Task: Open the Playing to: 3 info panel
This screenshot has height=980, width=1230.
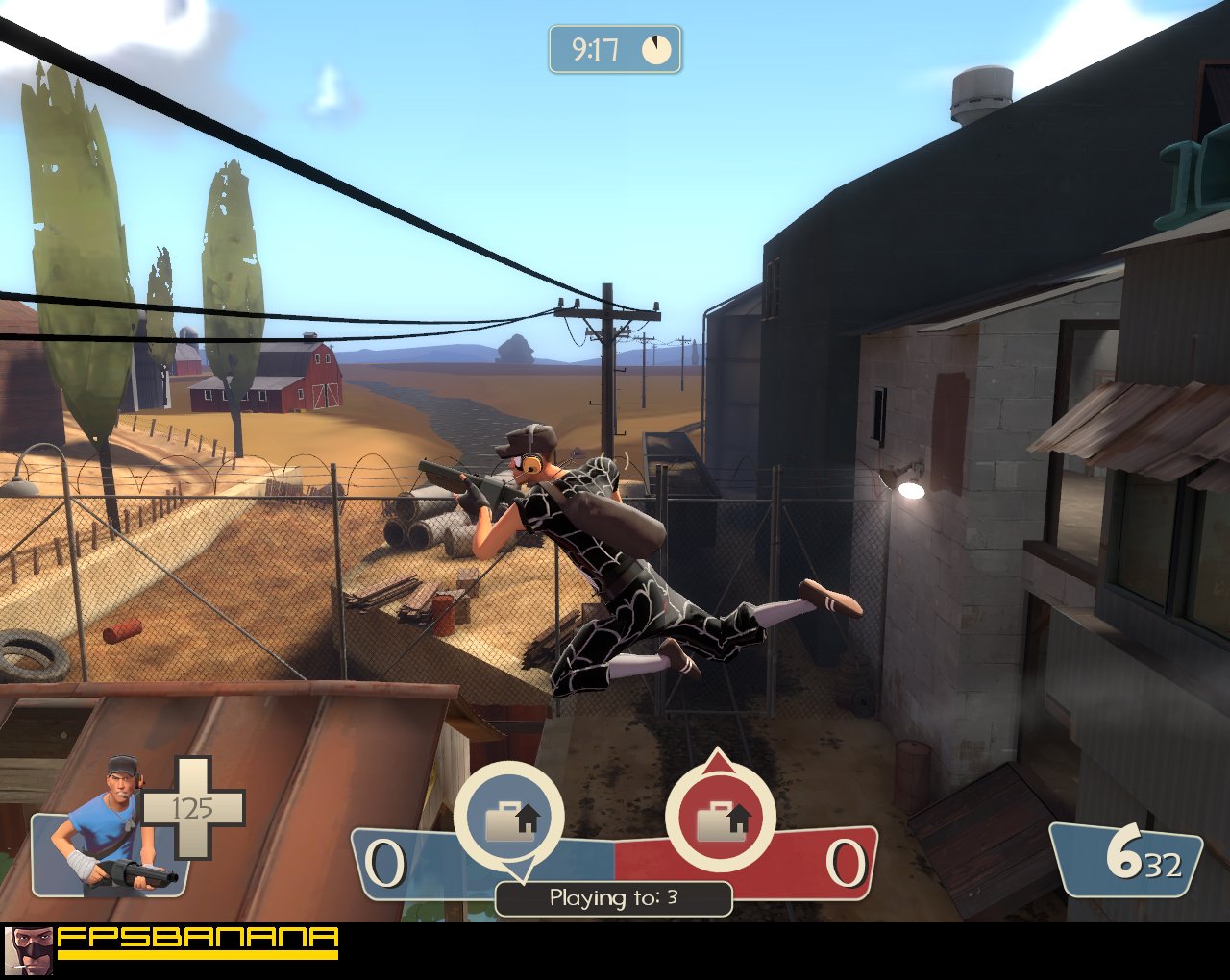Action: coord(612,900)
